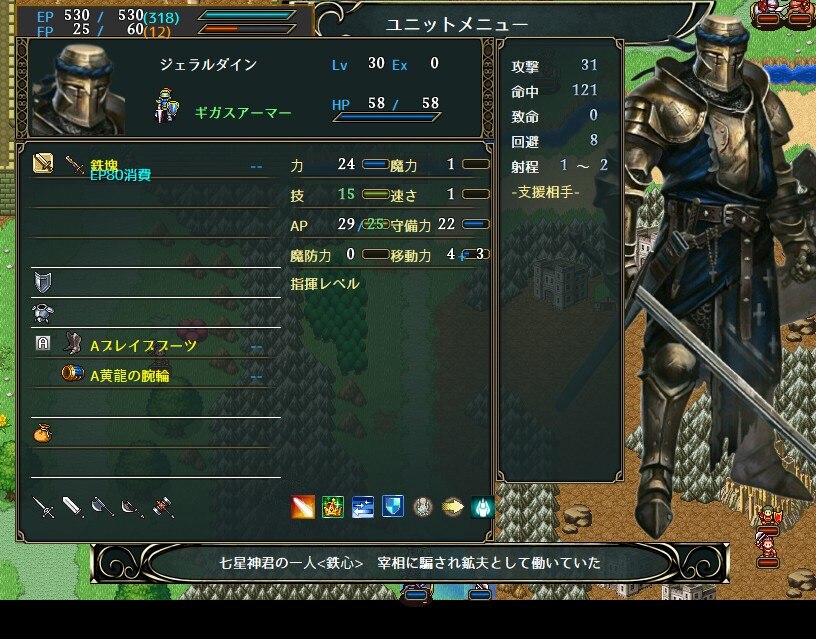Screen dimensions: 816x639
Task: Click the blue shield skill icon
Action: point(393,507)
